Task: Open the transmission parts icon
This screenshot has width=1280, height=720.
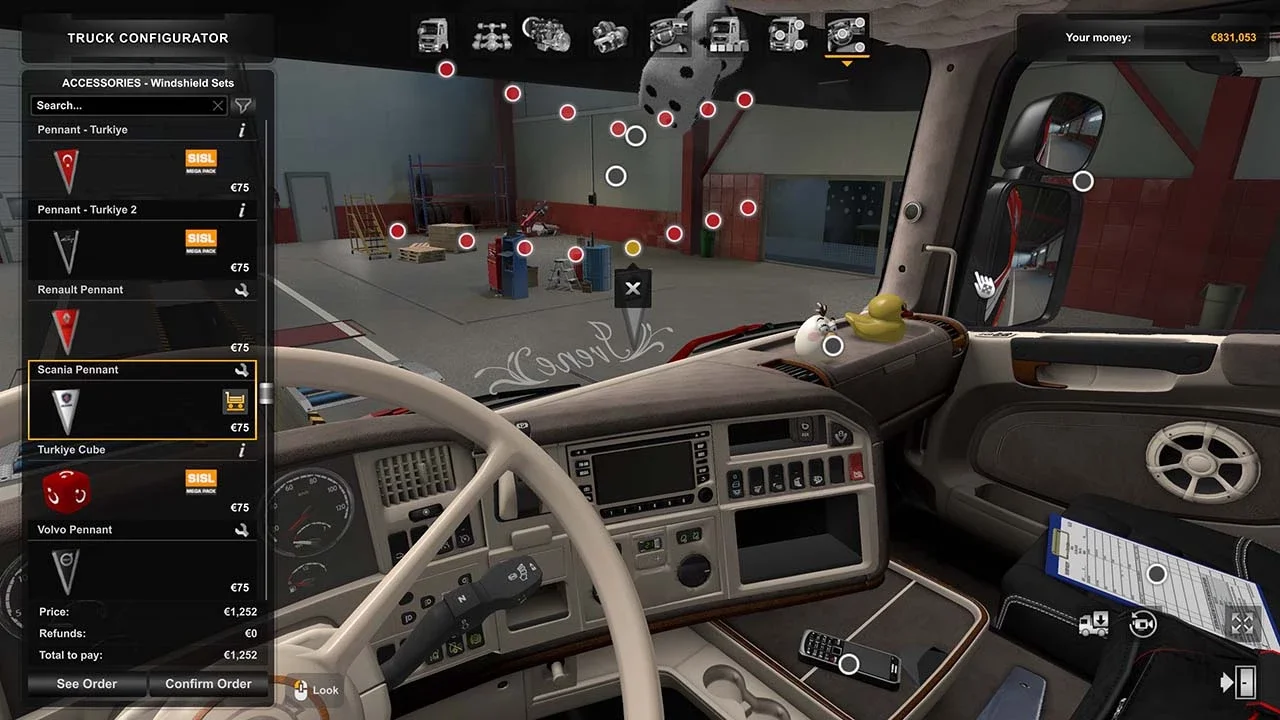Action: coord(609,37)
